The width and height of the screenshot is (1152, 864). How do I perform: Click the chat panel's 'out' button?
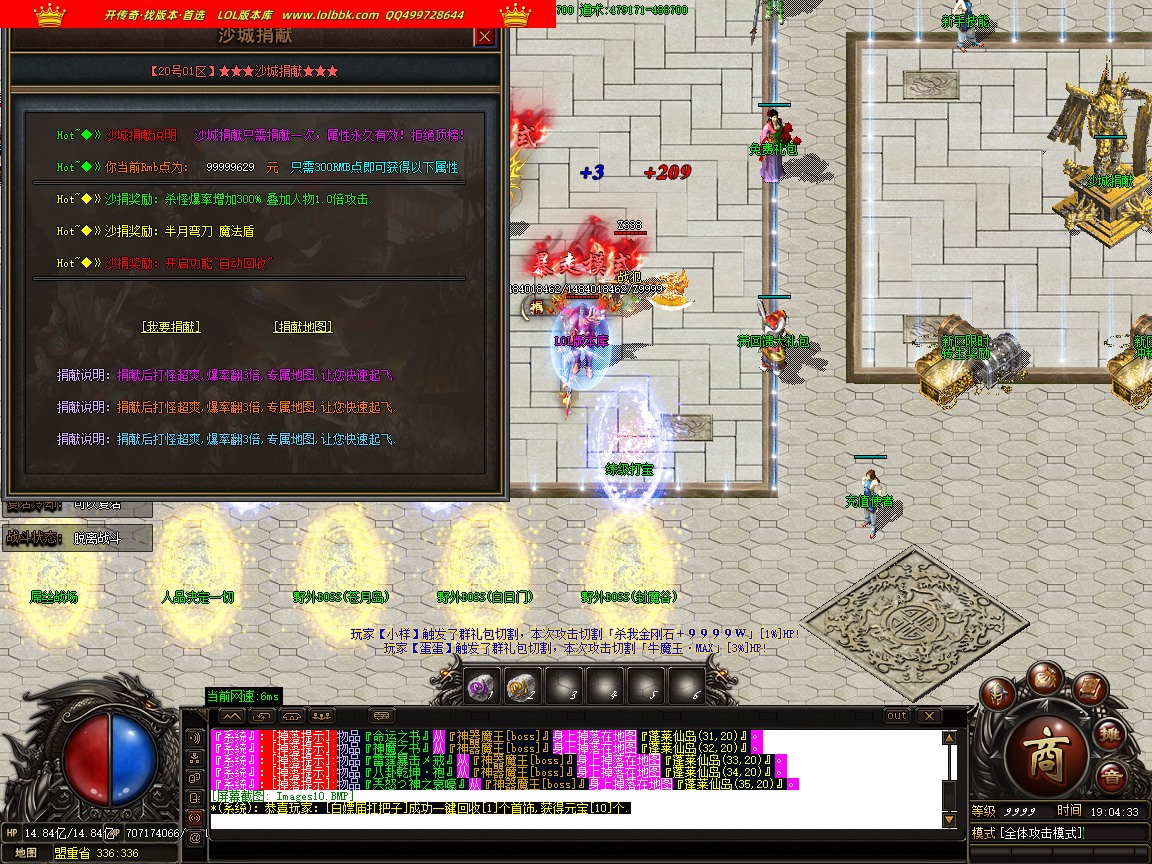(x=897, y=715)
